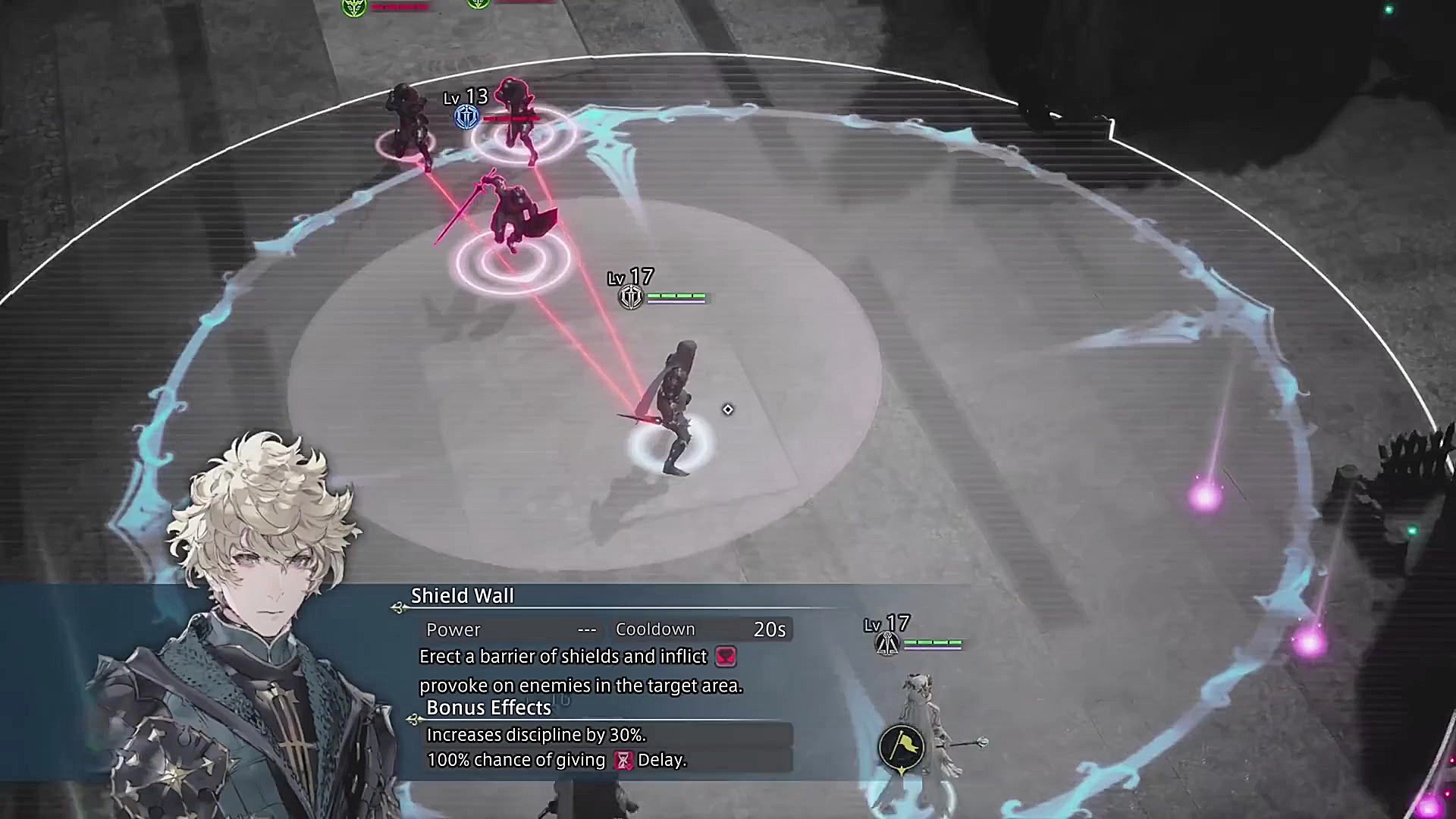This screenshot has height=819, width=1456.
Task: Click the red enemy health bar under Lv 13
Action: (513, 118)
